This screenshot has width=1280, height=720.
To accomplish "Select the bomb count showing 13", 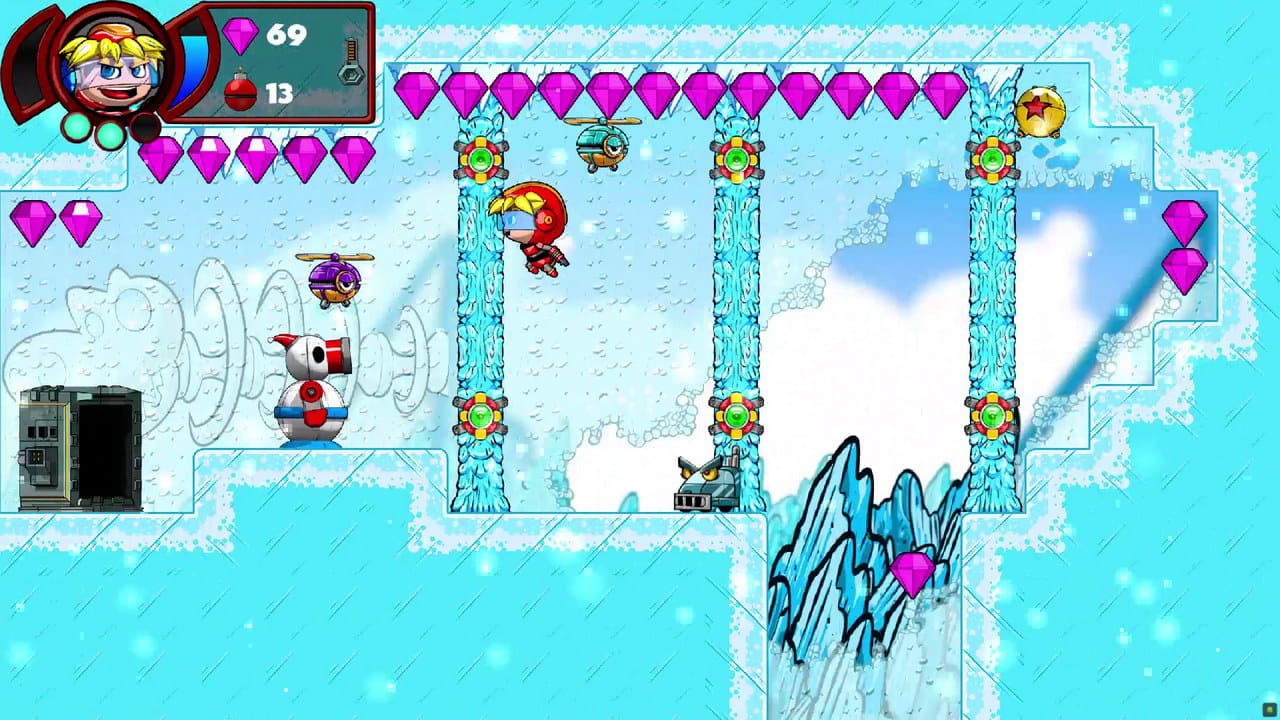I will (x=278, y=92).
